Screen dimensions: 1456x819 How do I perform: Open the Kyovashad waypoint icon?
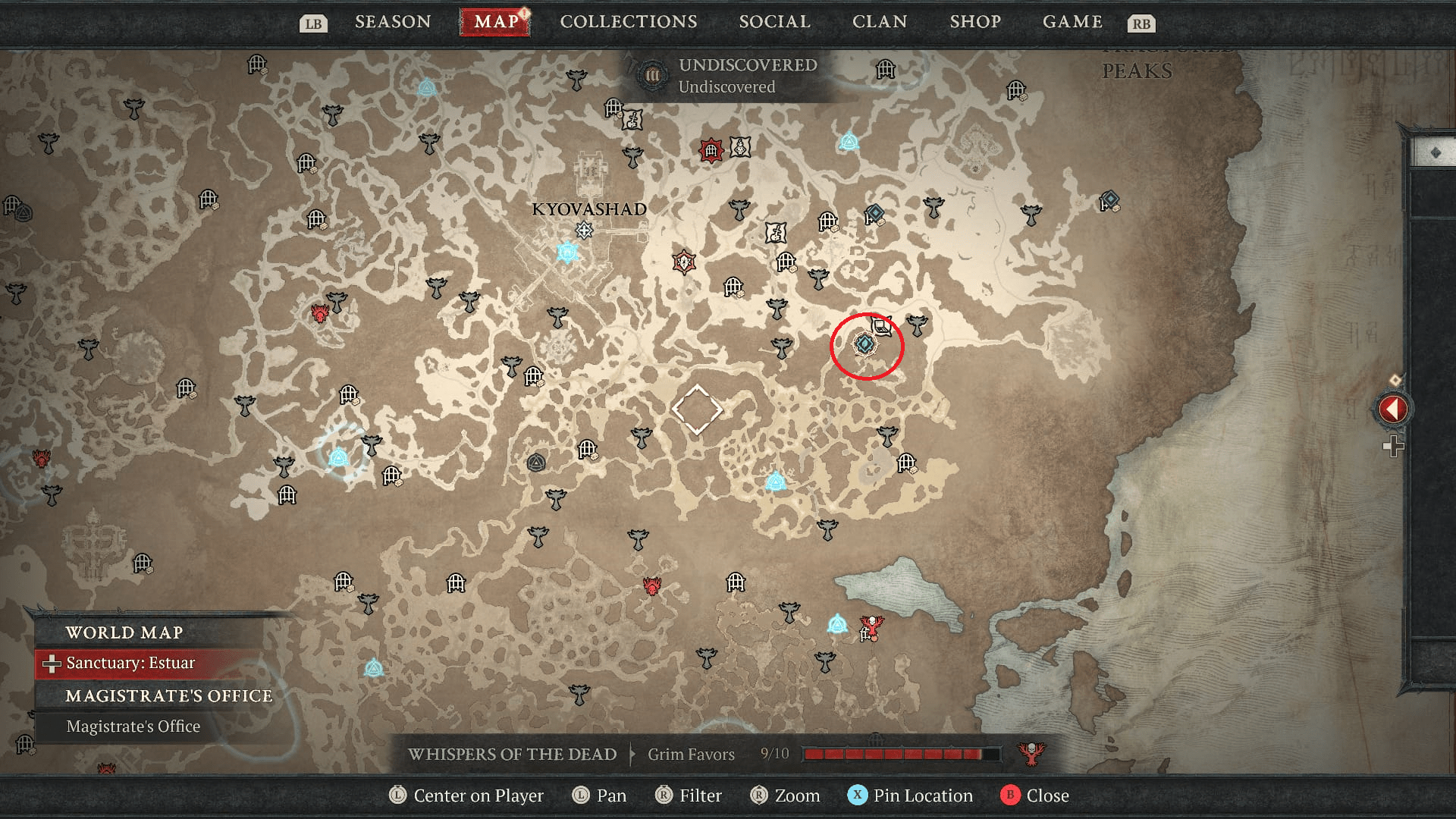click(x=566, y=250)
